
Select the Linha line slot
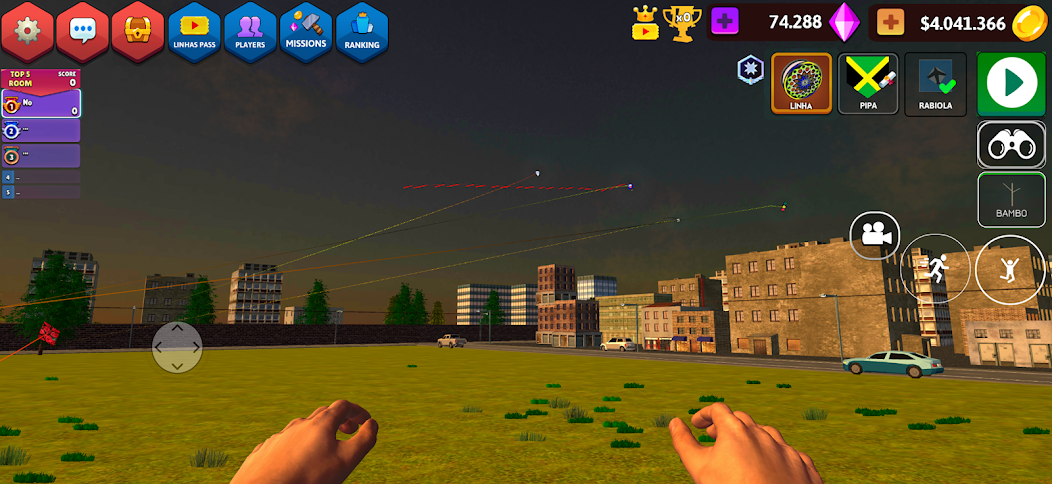pyautogui.click(x=801, y=83)
